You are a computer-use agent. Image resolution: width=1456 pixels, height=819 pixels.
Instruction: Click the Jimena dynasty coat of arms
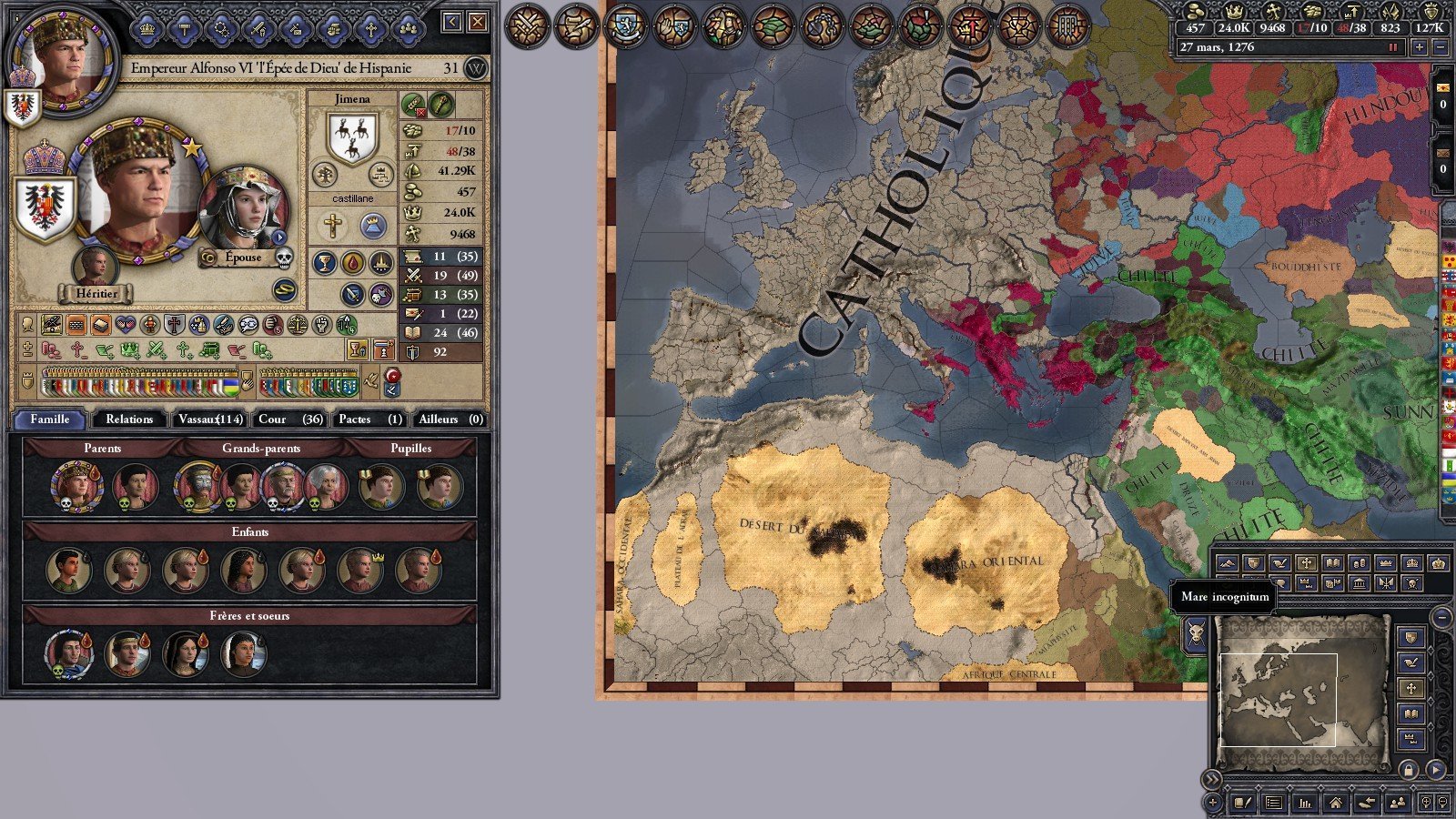click(x=352, y=138)
